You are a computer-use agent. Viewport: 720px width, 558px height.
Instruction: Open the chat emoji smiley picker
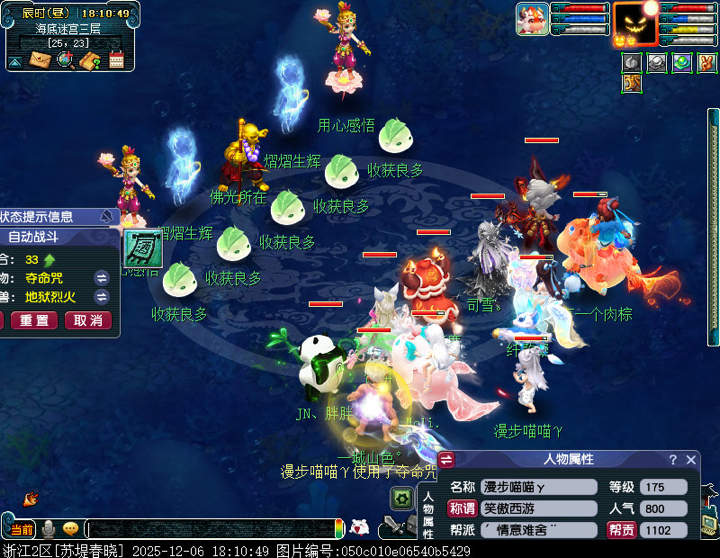70,528
